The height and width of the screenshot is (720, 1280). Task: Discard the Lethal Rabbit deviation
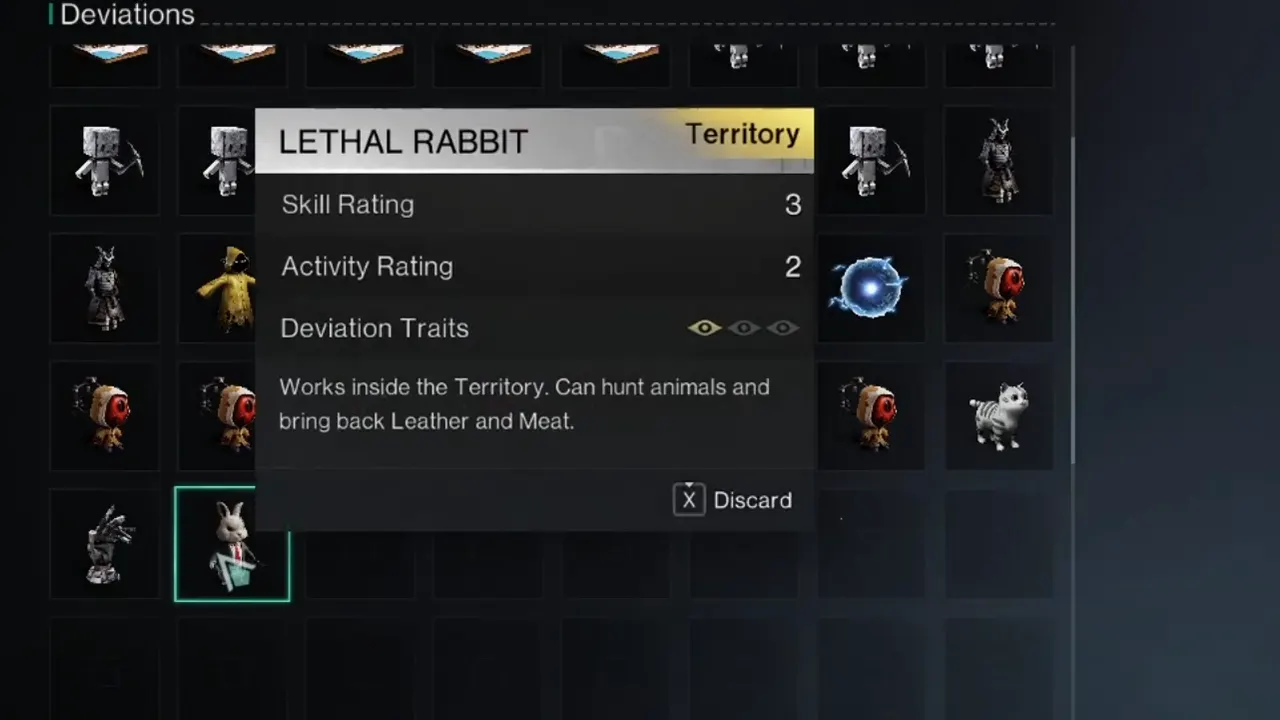[x=733, y=500]
